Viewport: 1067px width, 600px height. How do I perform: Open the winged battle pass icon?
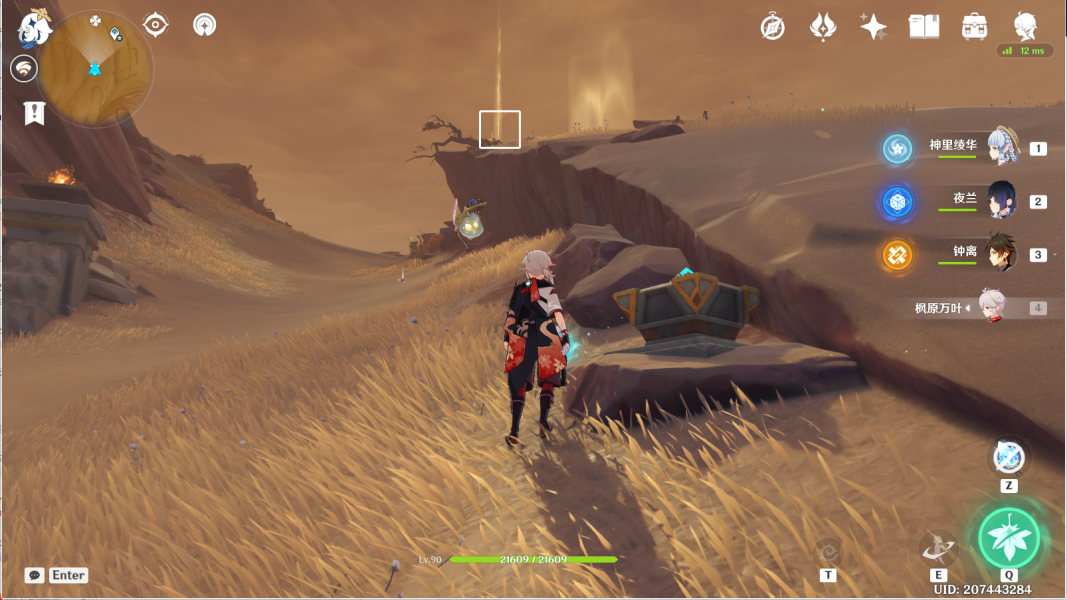click(x=822, y=27)
